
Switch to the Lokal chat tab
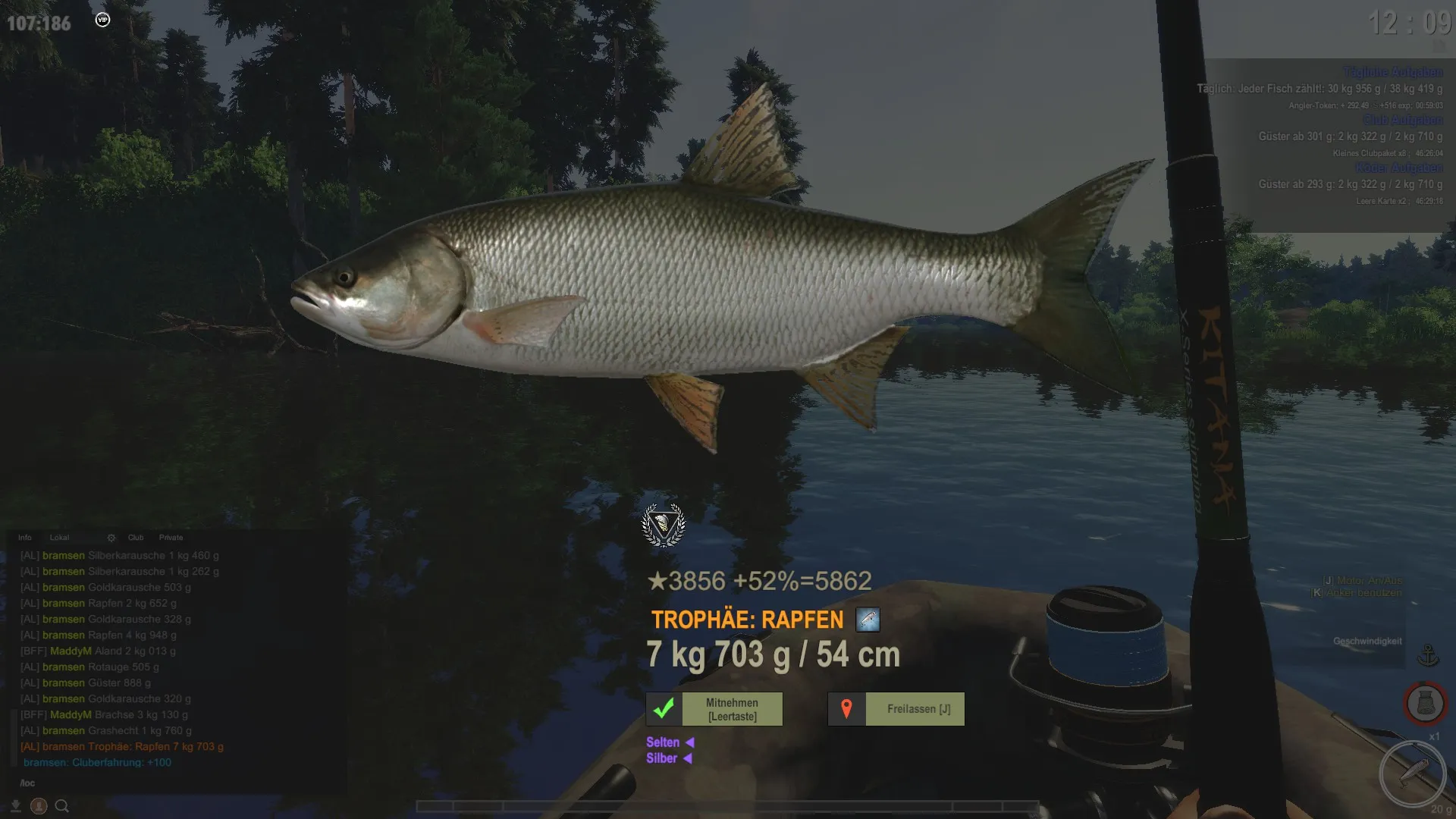[x=59, y=538]
